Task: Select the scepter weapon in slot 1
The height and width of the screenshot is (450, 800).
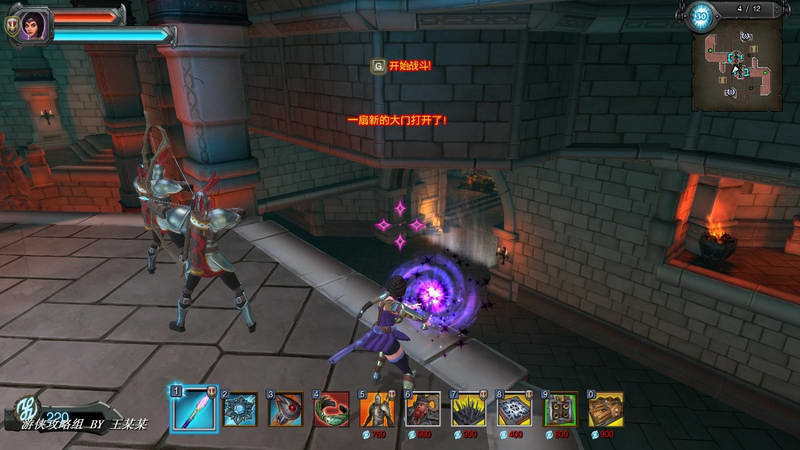Action: tap(193, 409)
